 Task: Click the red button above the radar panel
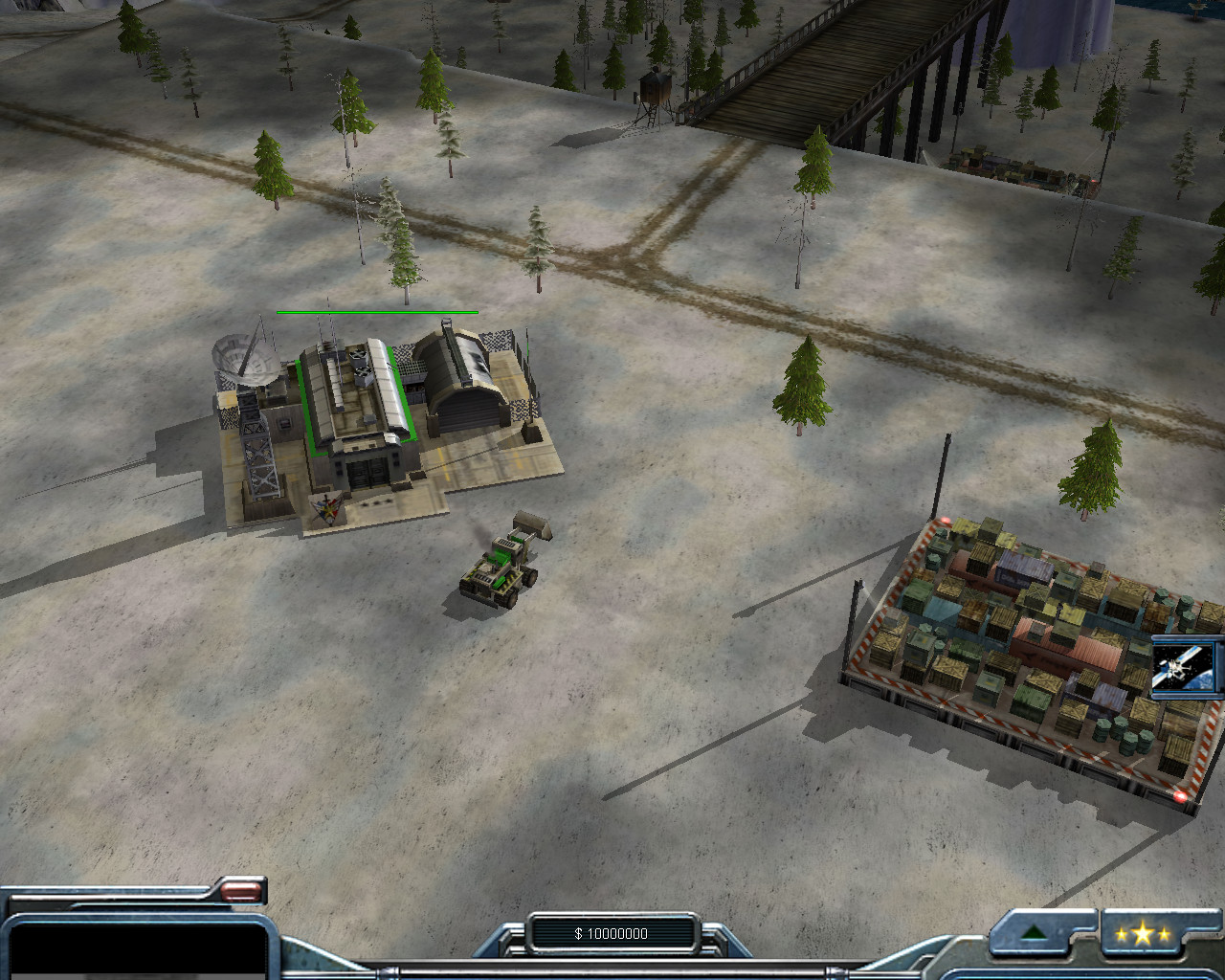pos(241,891)
